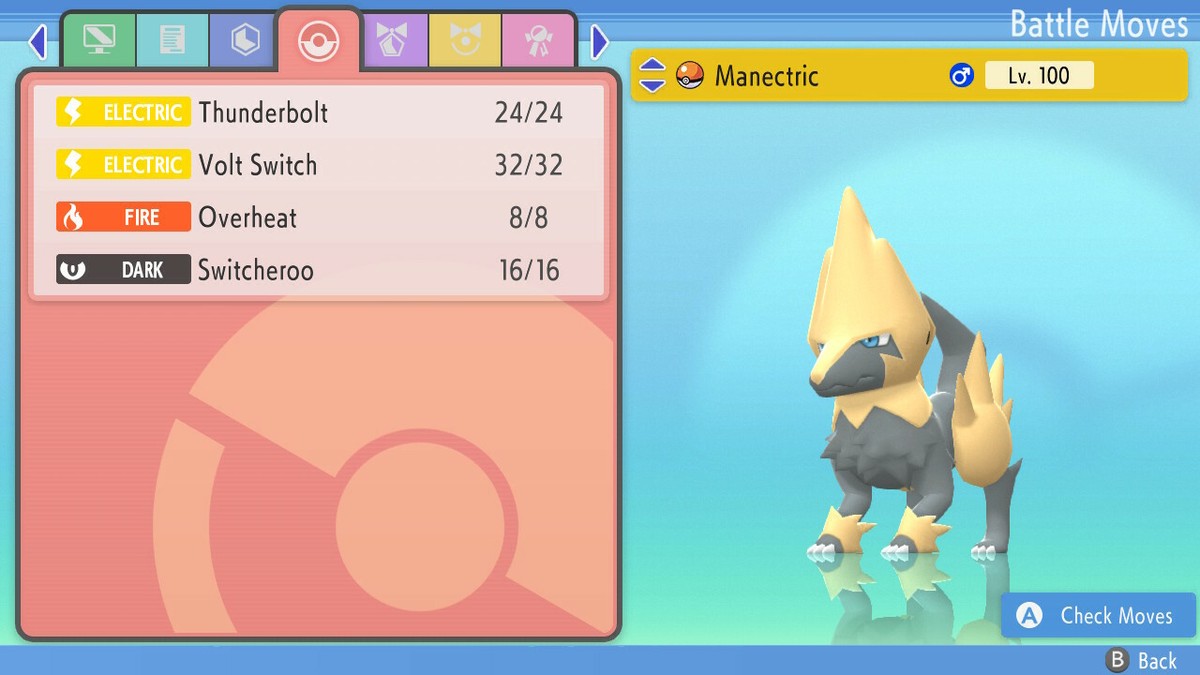Switch to the green monitor summary tab

[99, 41]
